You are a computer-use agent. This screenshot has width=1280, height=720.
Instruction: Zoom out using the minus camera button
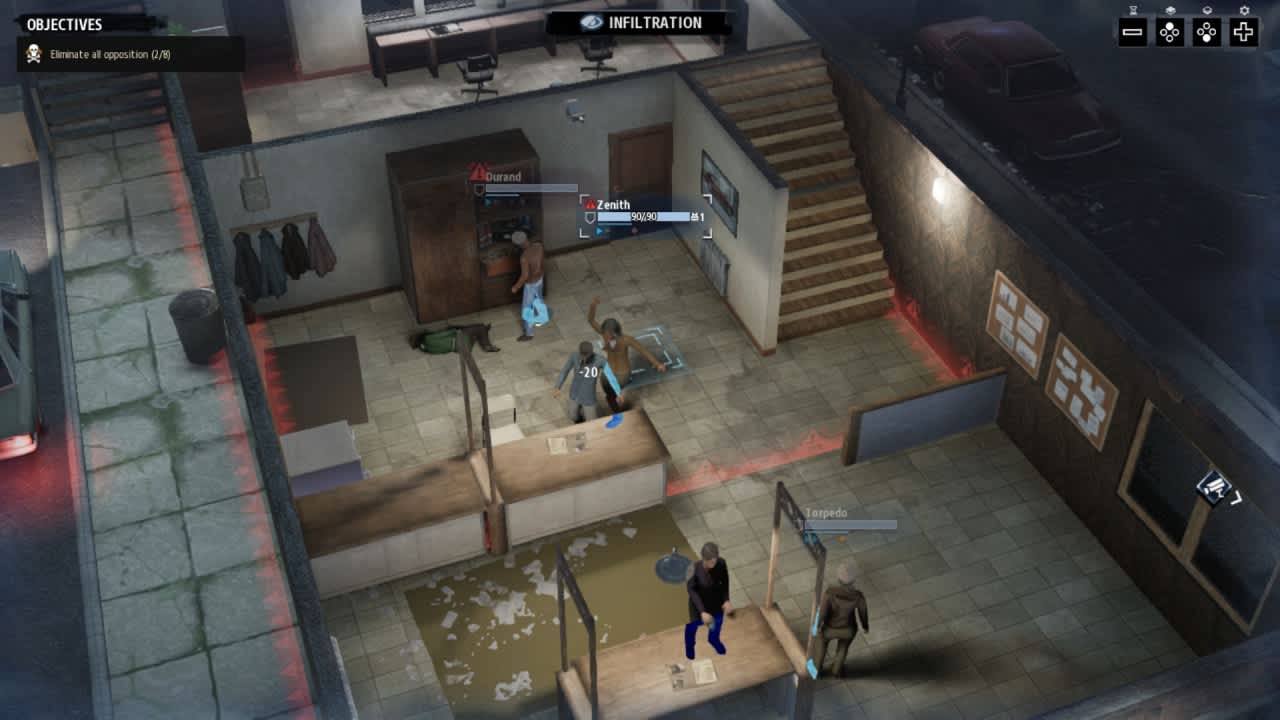[x=1132, y=33]
